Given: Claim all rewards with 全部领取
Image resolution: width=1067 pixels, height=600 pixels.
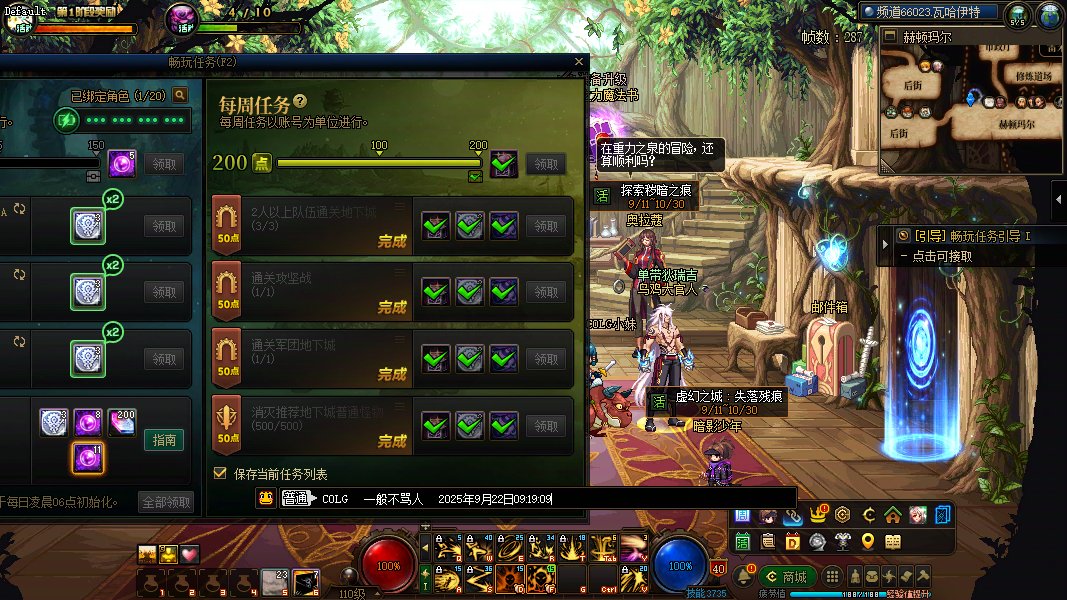Looking at the screenshot, I should pyautogui.click(x=165, y=502).
